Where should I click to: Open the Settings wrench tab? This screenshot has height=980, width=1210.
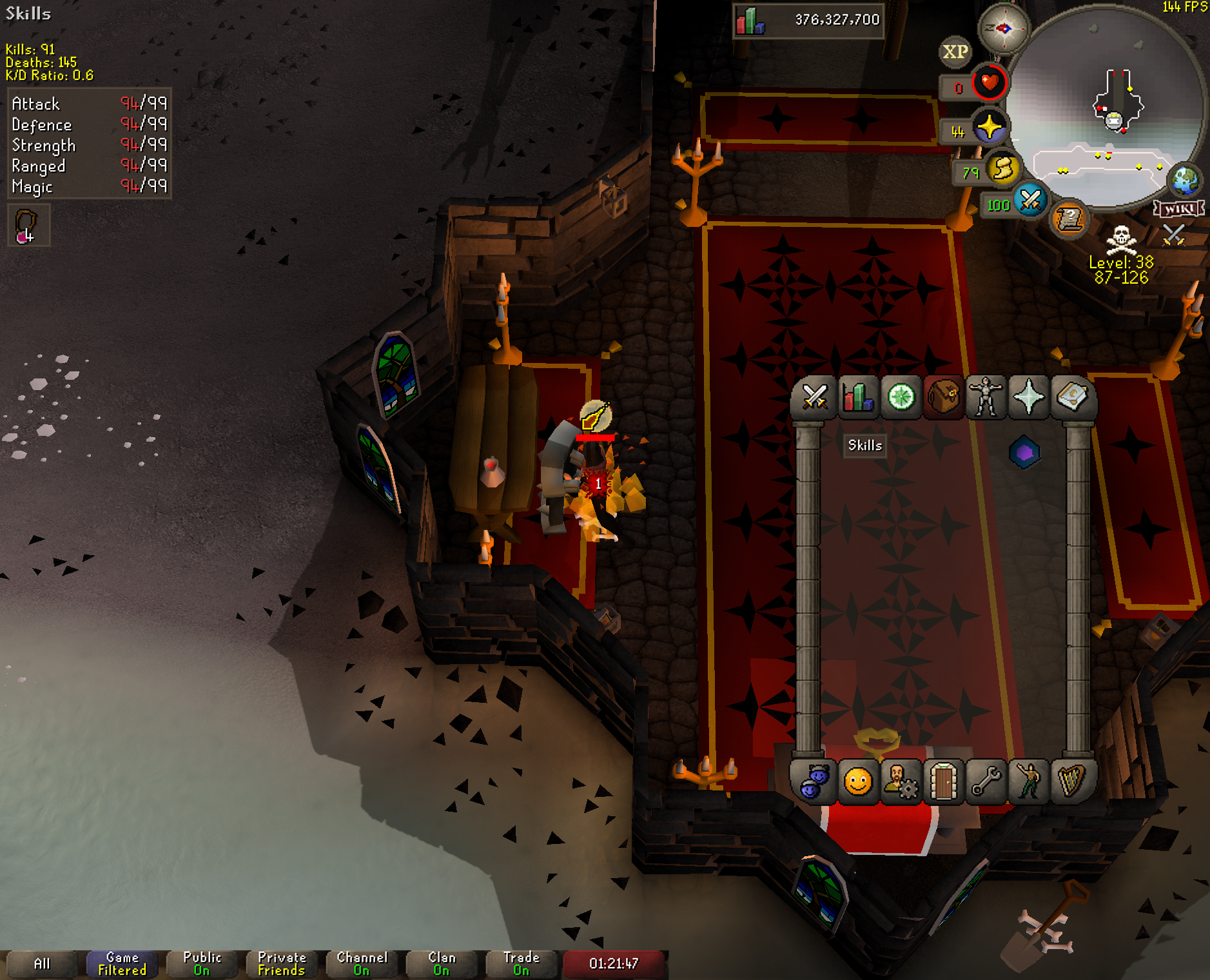point(986,782)
